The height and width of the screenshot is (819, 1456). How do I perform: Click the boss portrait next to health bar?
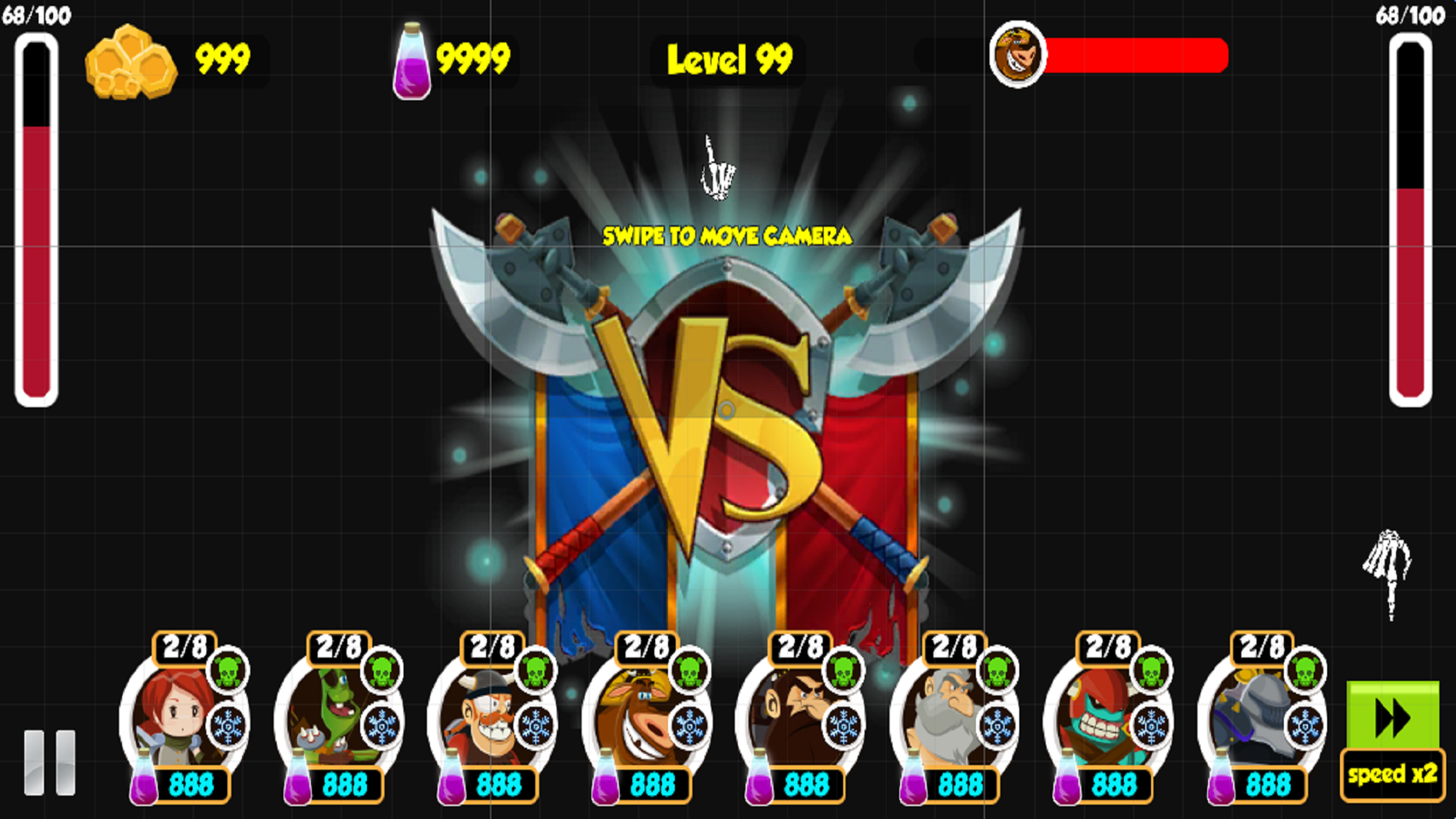click(1016, 57)
